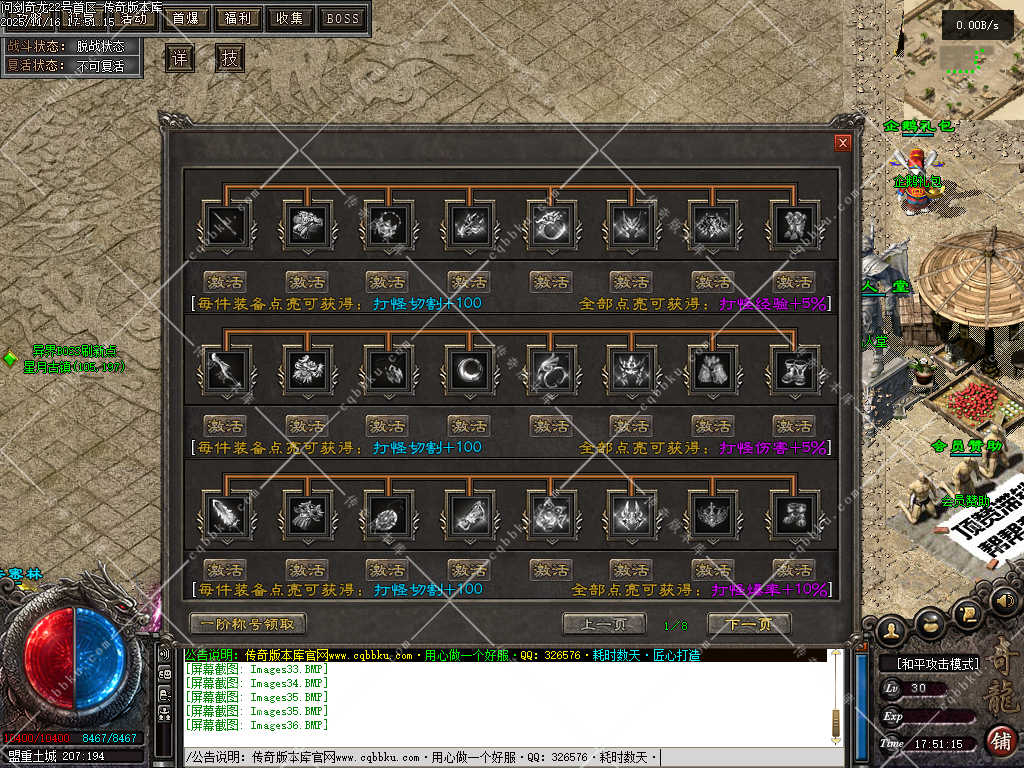Open the character sheet silhouette icon
The image size is (1024, 768).
click(x=891, y=630)
